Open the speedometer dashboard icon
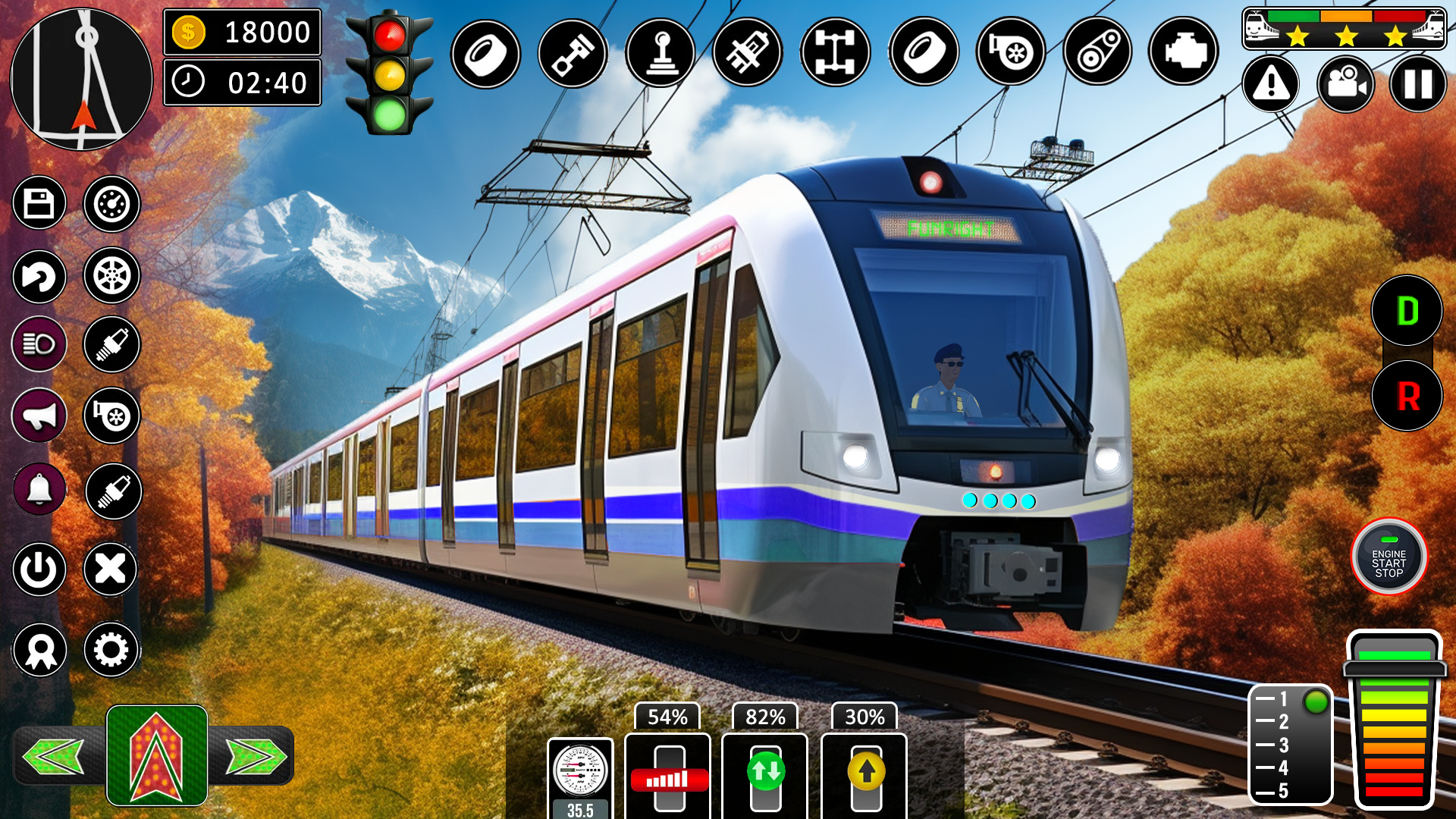1456x819 pixels. click(x=111, y=203)
